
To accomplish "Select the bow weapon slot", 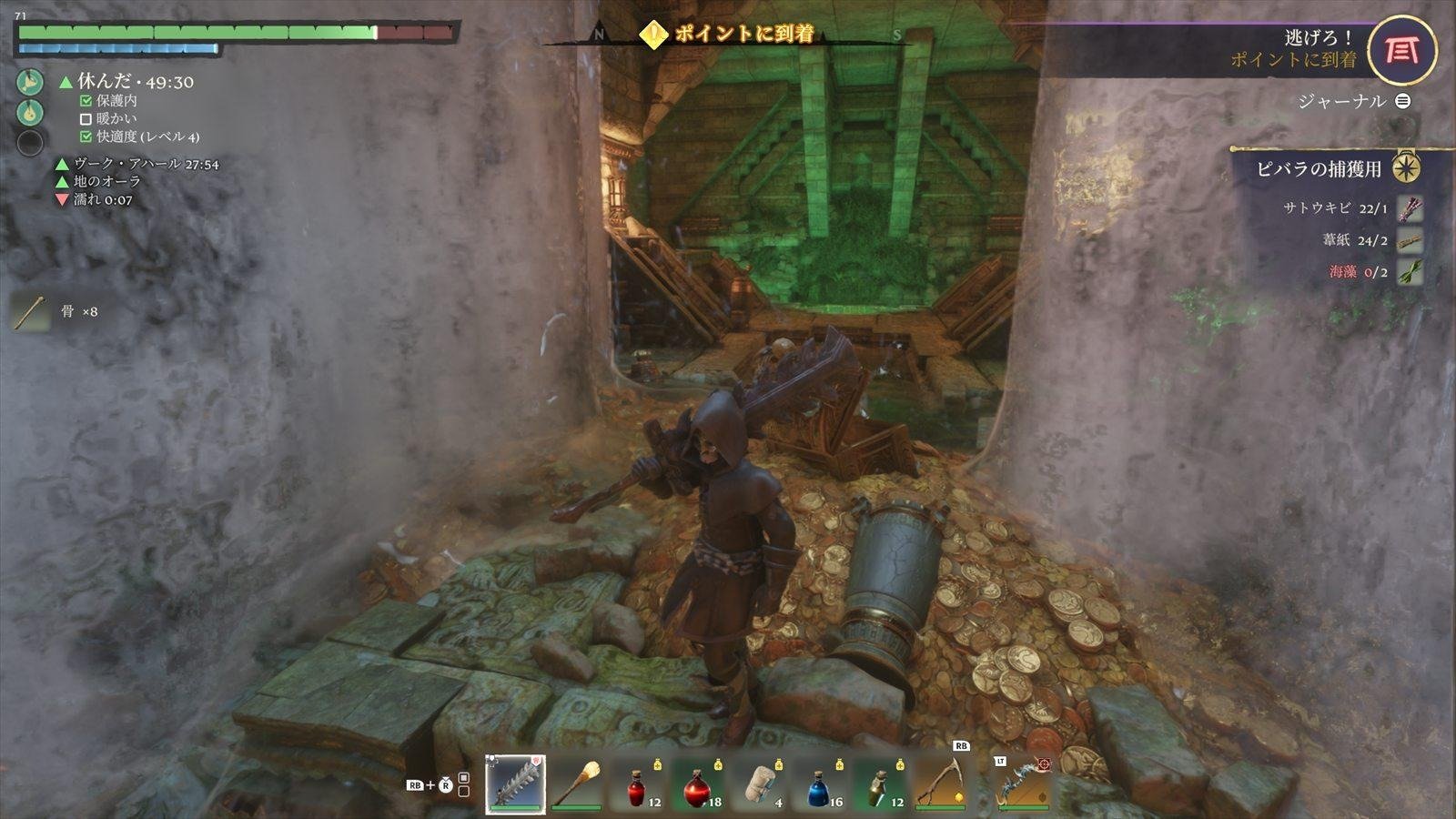I will pyautogui.click(x=1021, y=784).
